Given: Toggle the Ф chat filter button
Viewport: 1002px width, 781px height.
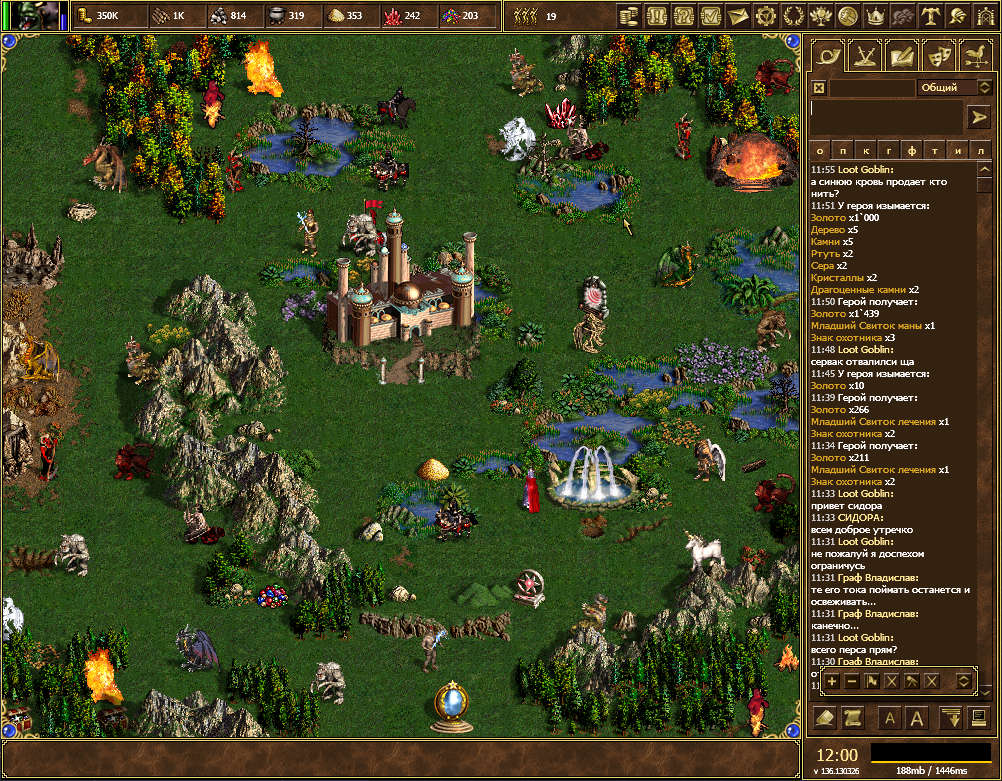Looking at the screenshot, I should click(911, 150).
